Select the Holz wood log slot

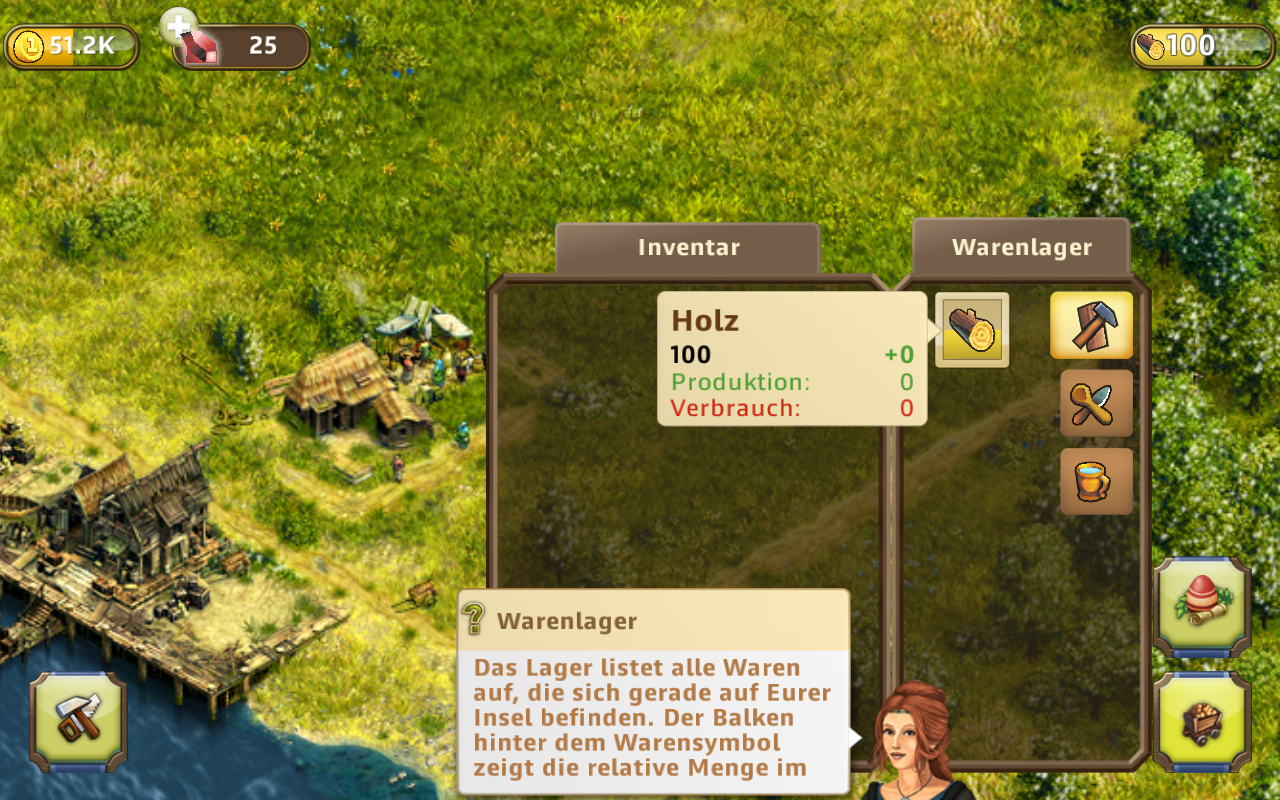[972, 330]
